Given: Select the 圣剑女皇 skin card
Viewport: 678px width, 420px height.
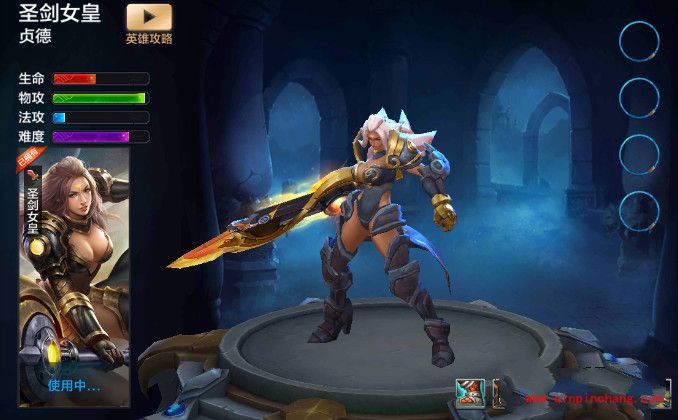Looking at the screenshot, I should pyautogui.click(x=74, y=270).
